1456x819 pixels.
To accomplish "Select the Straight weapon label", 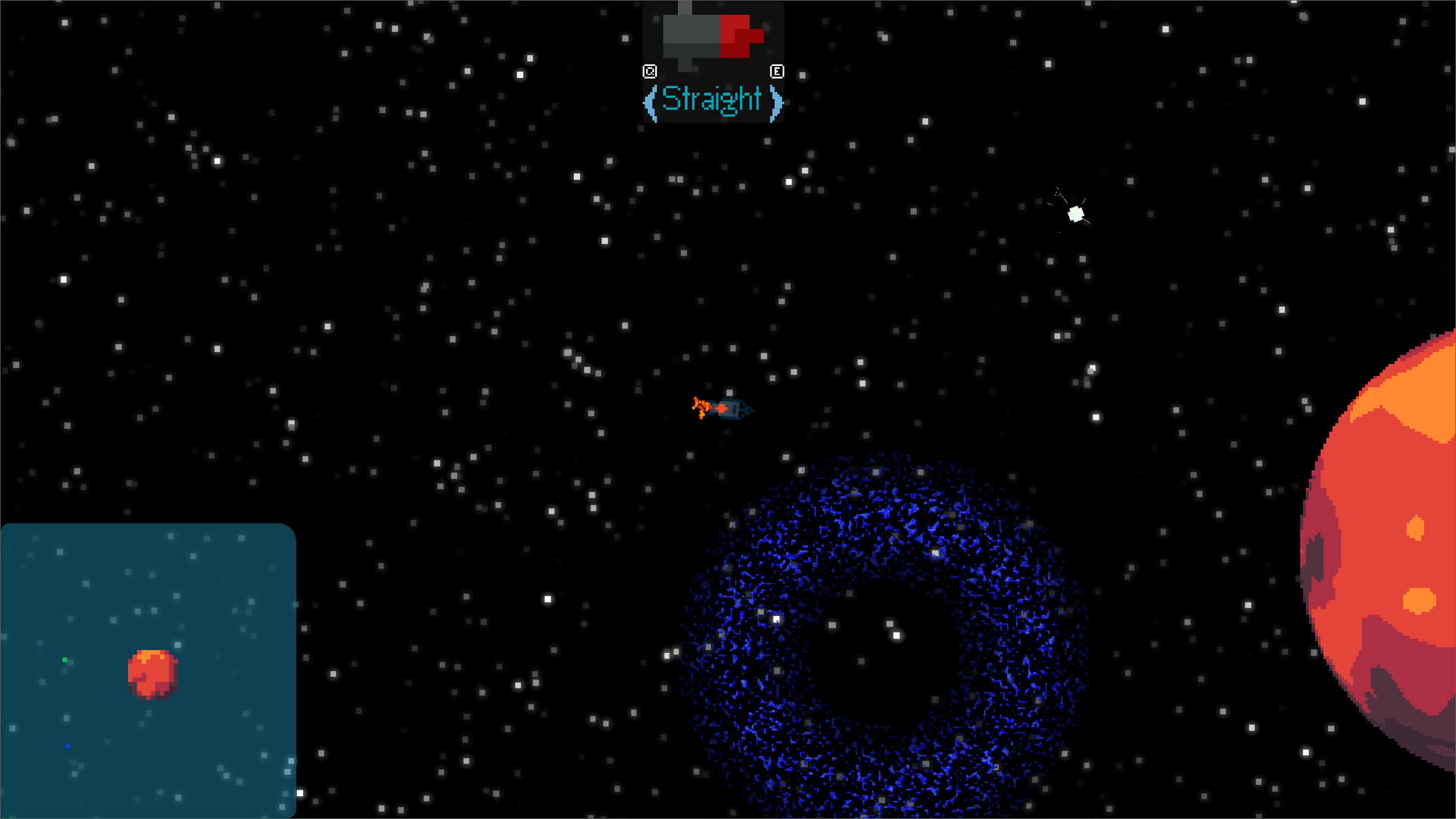I will (713, 99).
